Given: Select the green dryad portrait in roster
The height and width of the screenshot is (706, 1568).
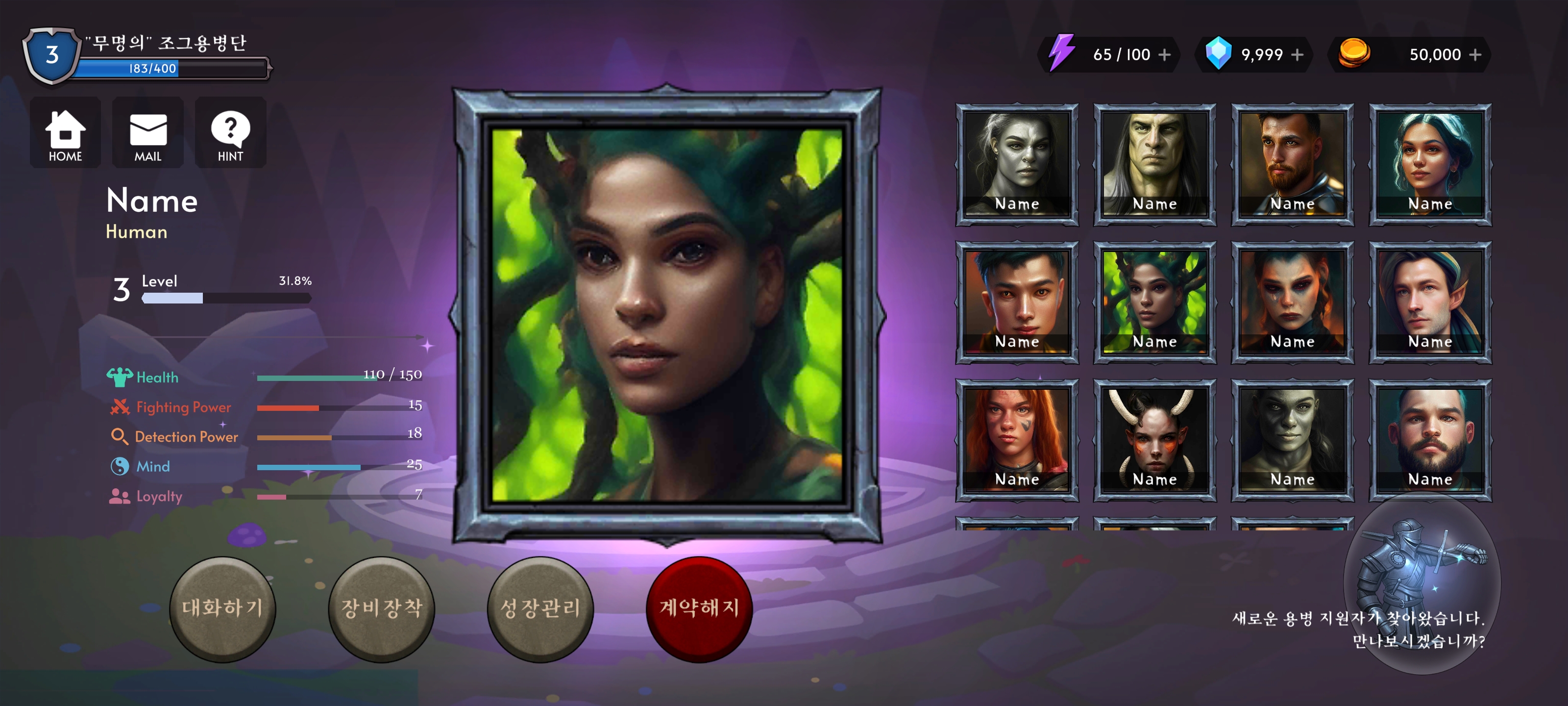Looking at the screenshot, I should coord(1155,302).
